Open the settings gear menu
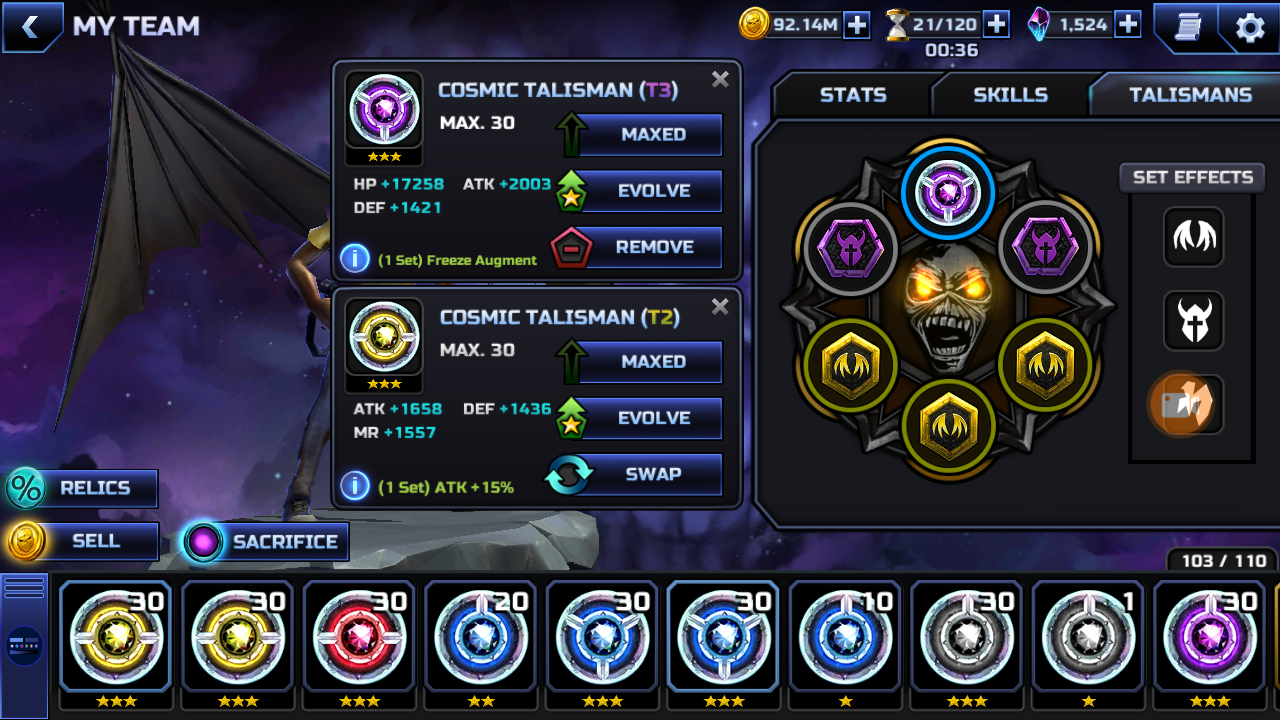 (x=1250, y=27)
